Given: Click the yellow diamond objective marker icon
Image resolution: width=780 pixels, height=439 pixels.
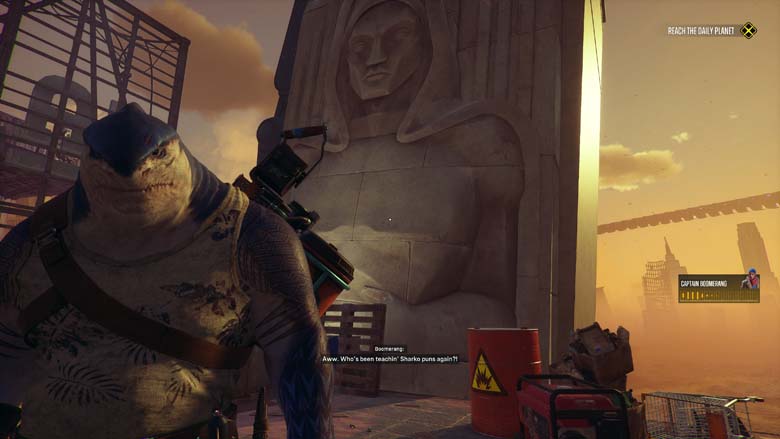Looking at the screenshot, I should tap(748, 31).
